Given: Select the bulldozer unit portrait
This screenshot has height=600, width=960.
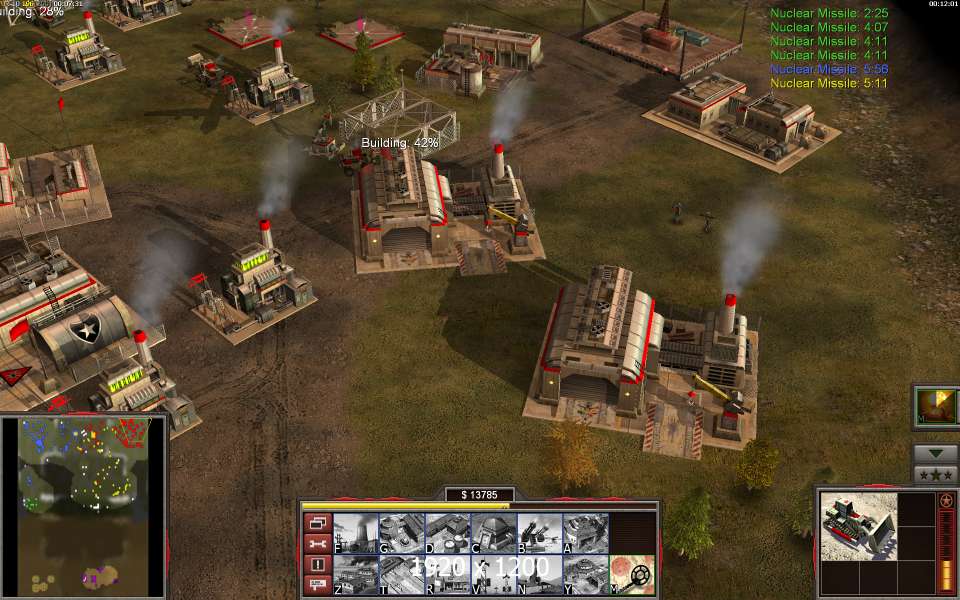Looking at the screenshot, I should click(857, 524).
